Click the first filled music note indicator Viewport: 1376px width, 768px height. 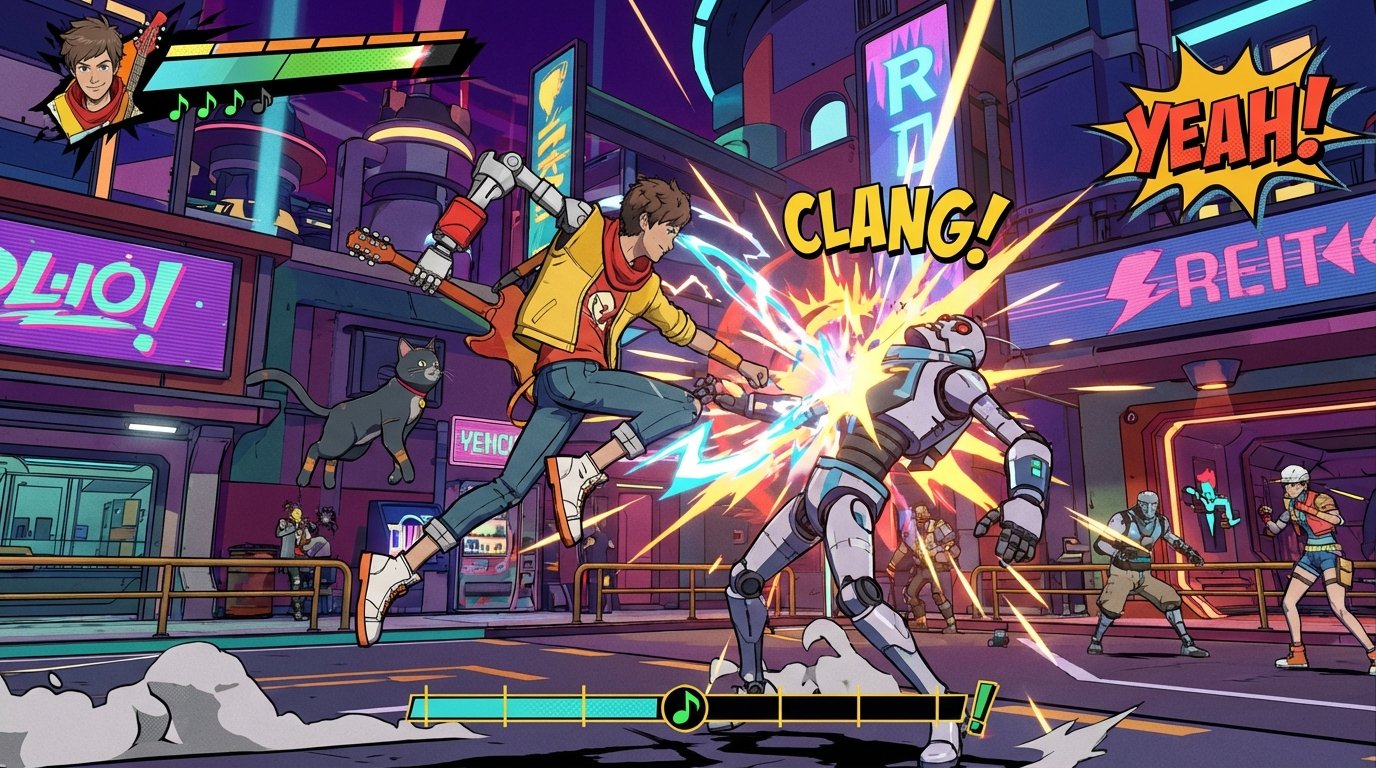(180, 107)
